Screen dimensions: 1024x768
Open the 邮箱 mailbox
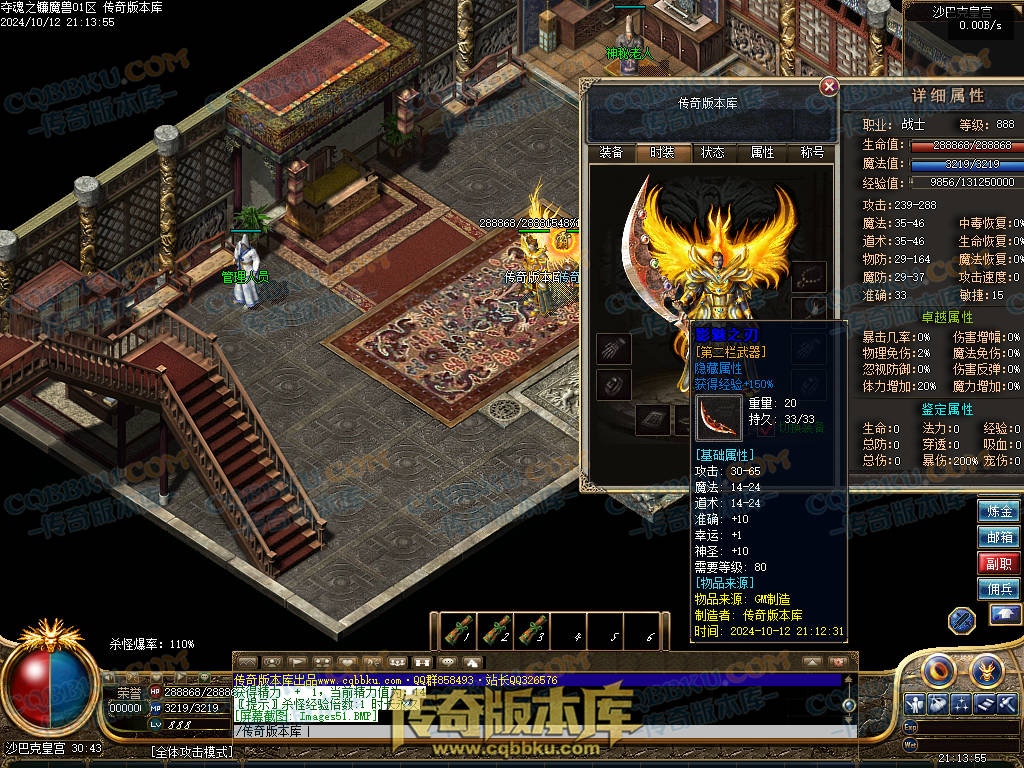pyautogui.click(x=999, y=537)
